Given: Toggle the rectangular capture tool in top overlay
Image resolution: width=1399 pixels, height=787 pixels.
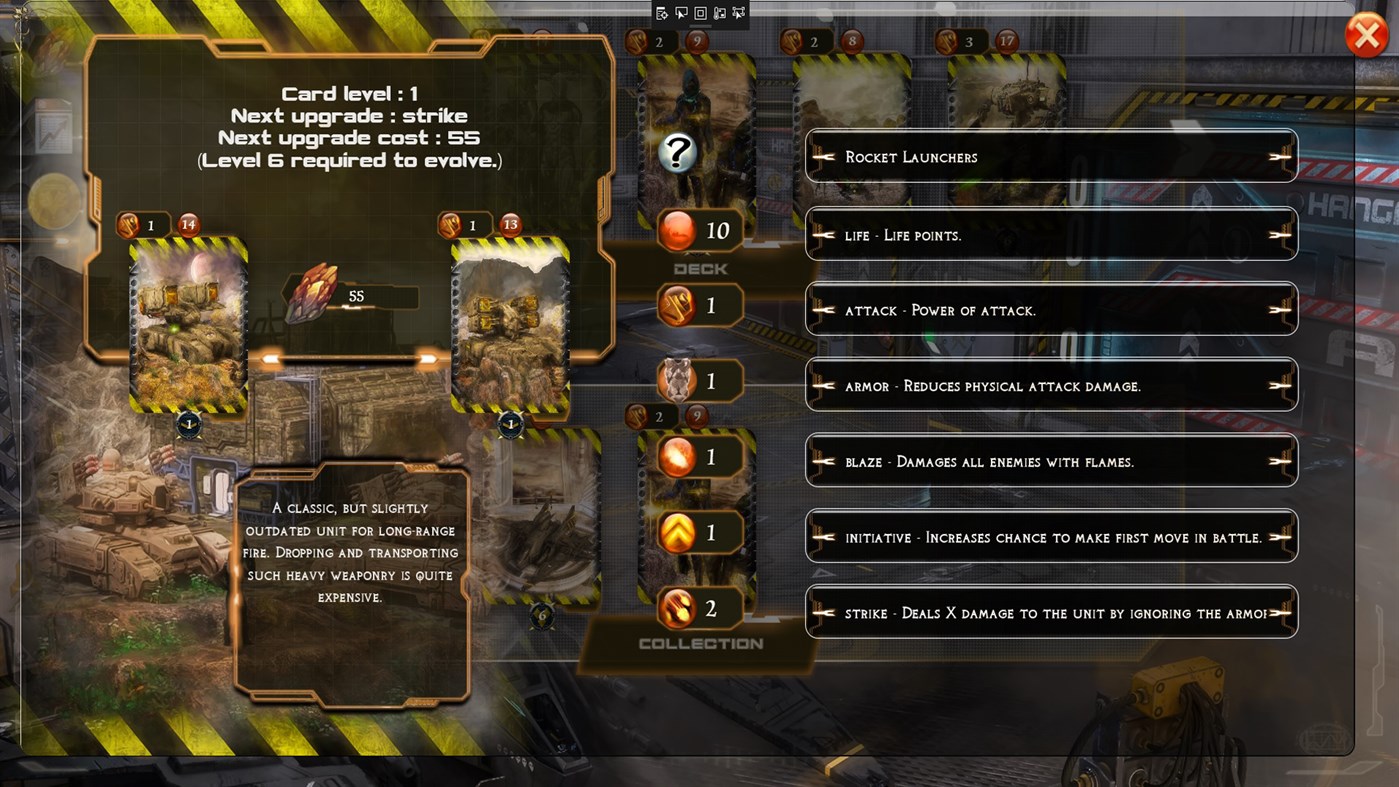Looking at the screenshot, I should pyautogui.click(x=701, y=12).
